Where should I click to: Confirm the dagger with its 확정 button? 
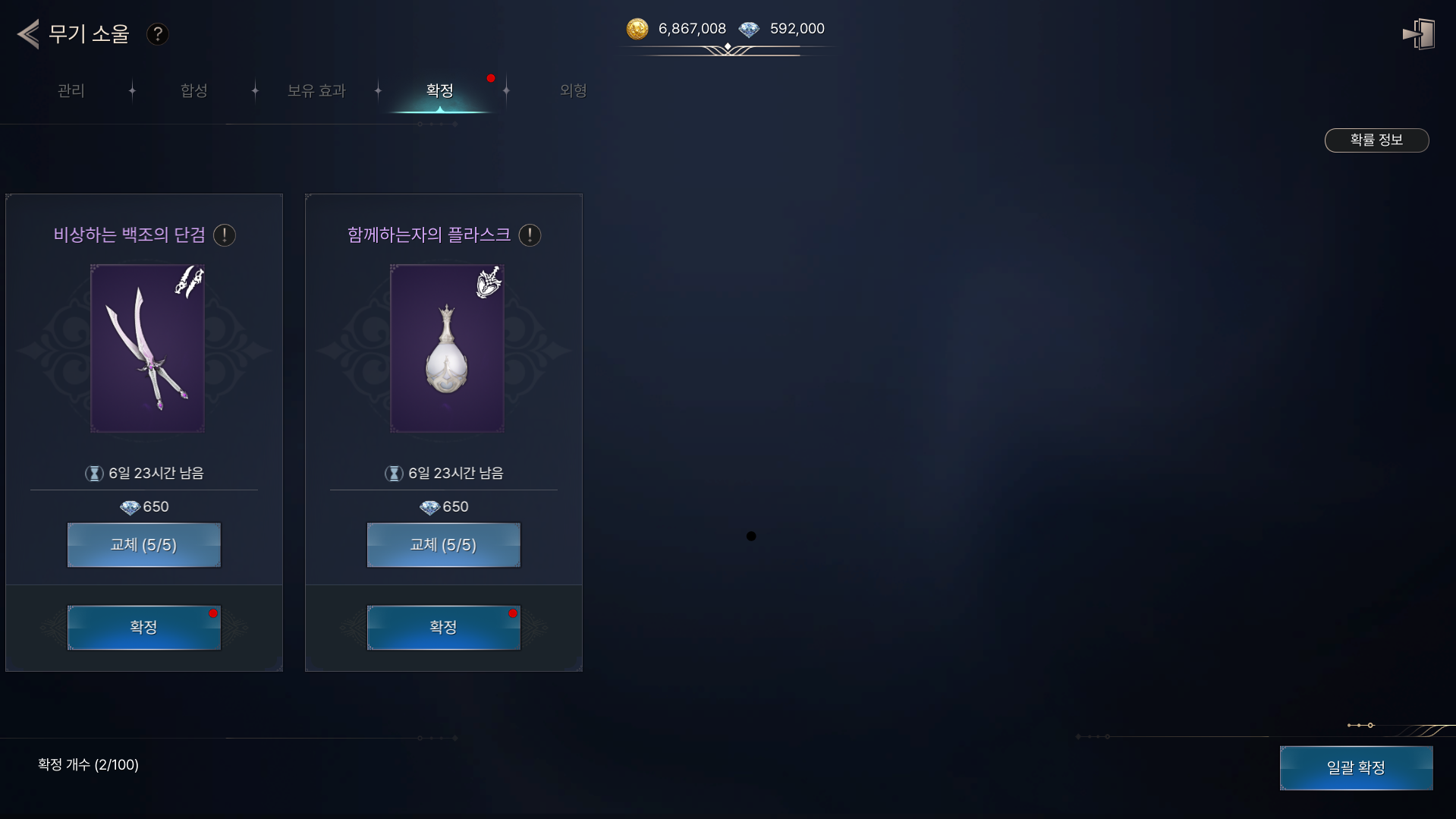[144, 628]
